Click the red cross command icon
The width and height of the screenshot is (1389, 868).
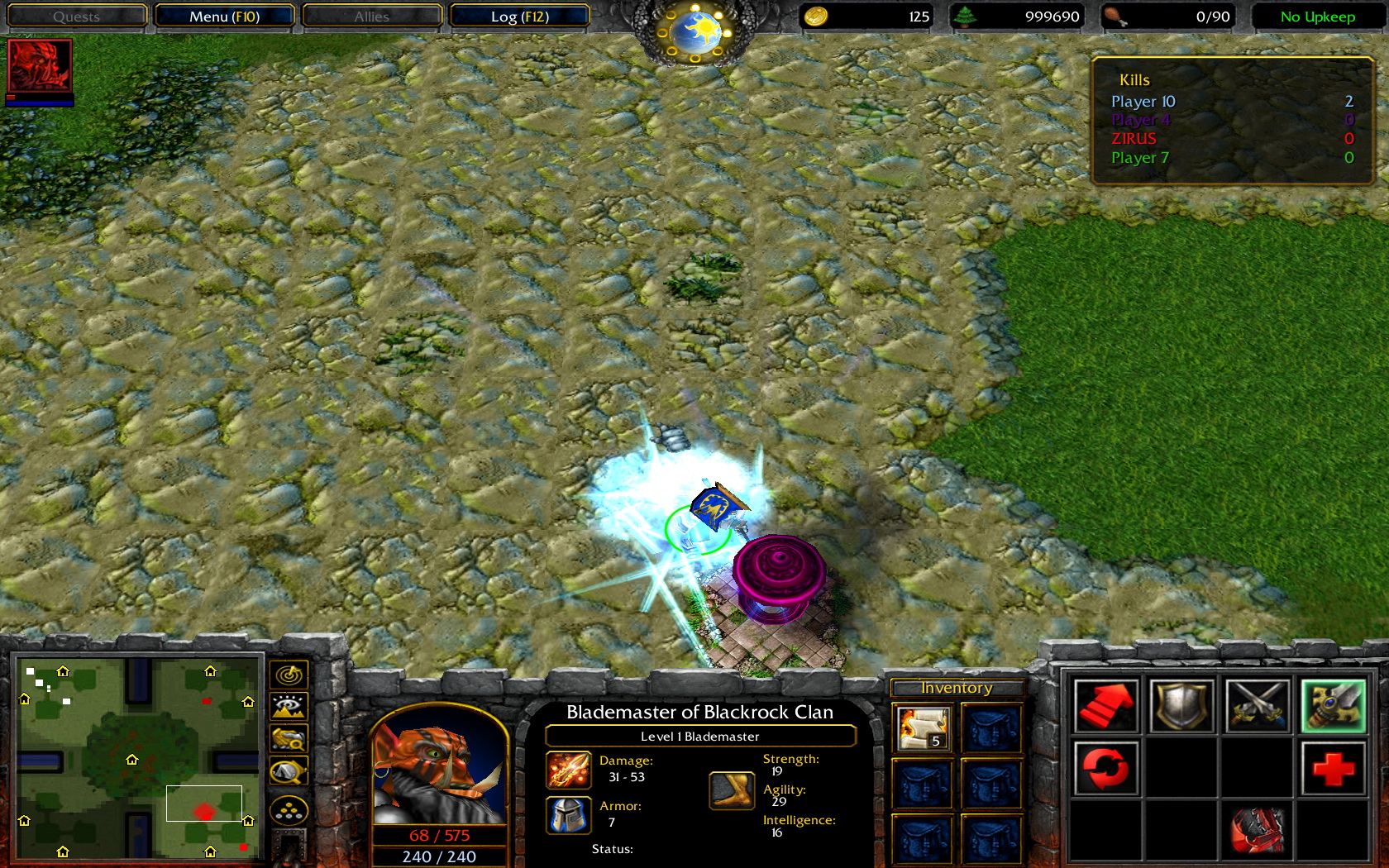point(1332,767)
